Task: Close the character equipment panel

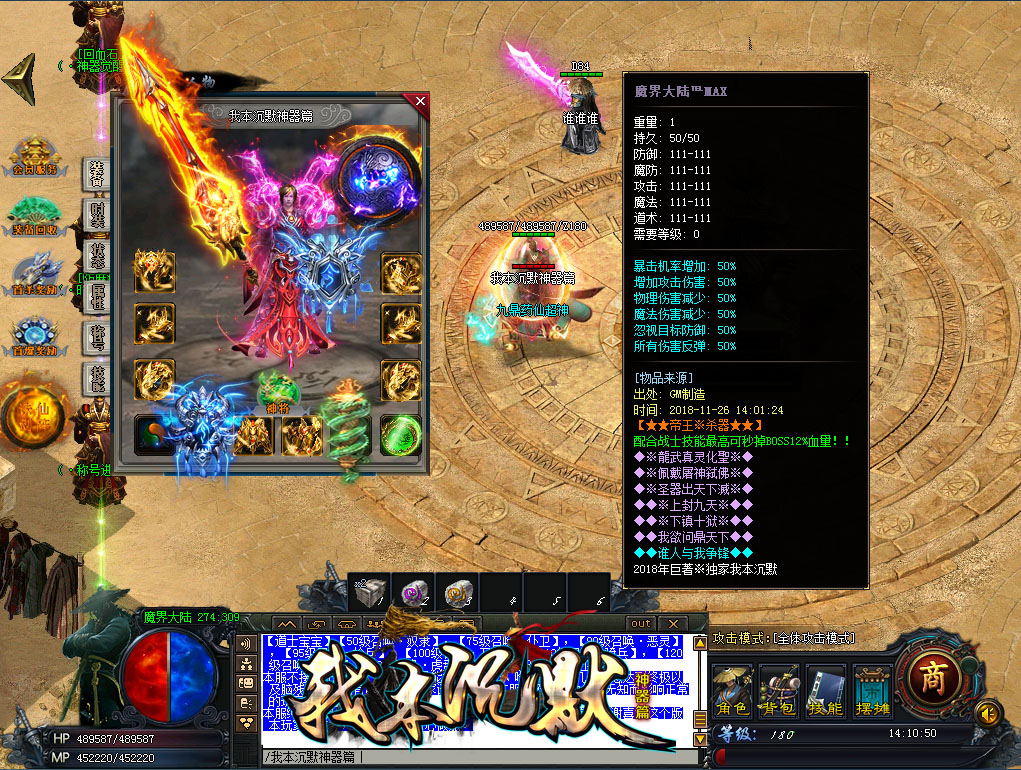Action: coord(420,101)
